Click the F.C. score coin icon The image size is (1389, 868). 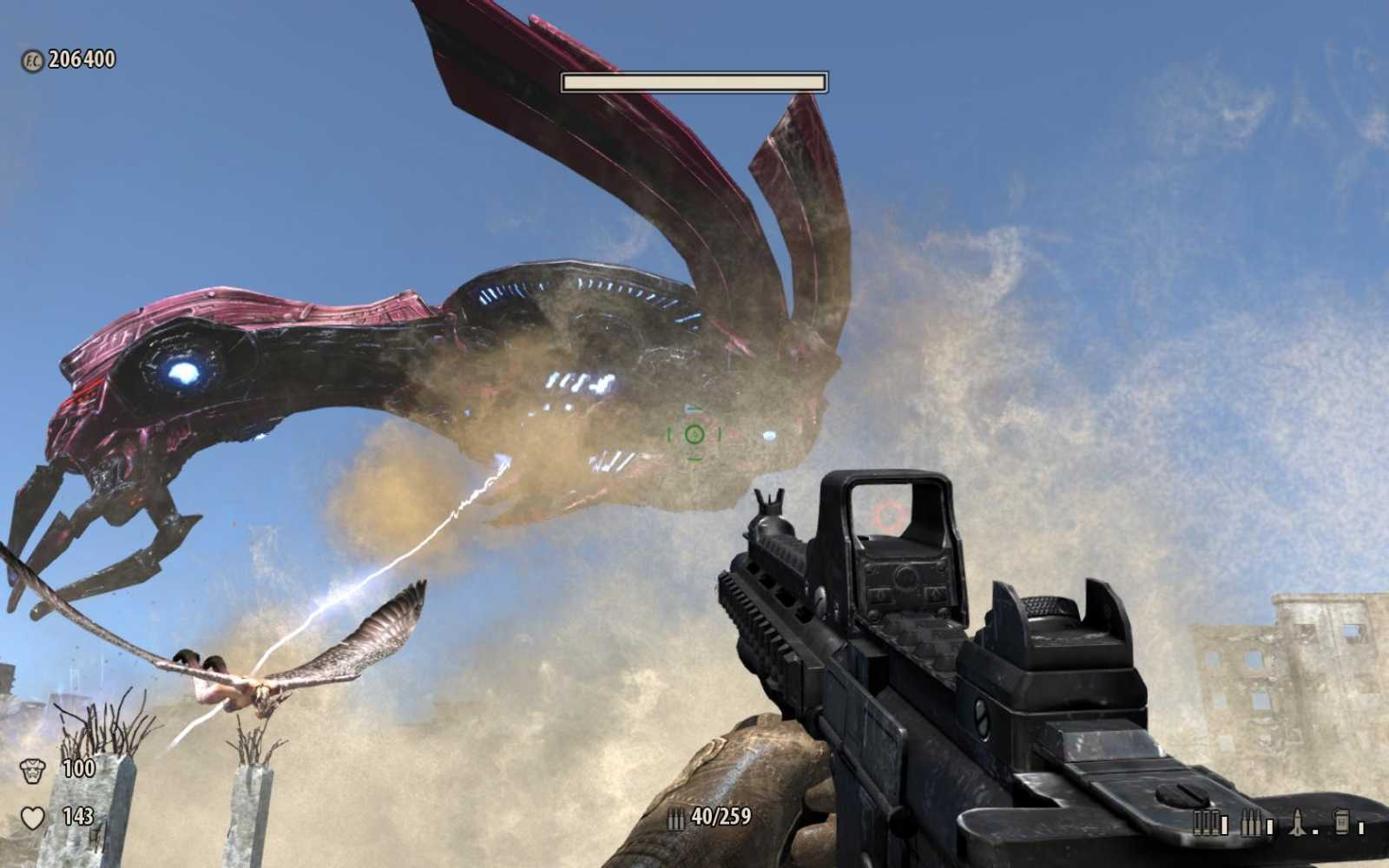(x=30, y=61)
